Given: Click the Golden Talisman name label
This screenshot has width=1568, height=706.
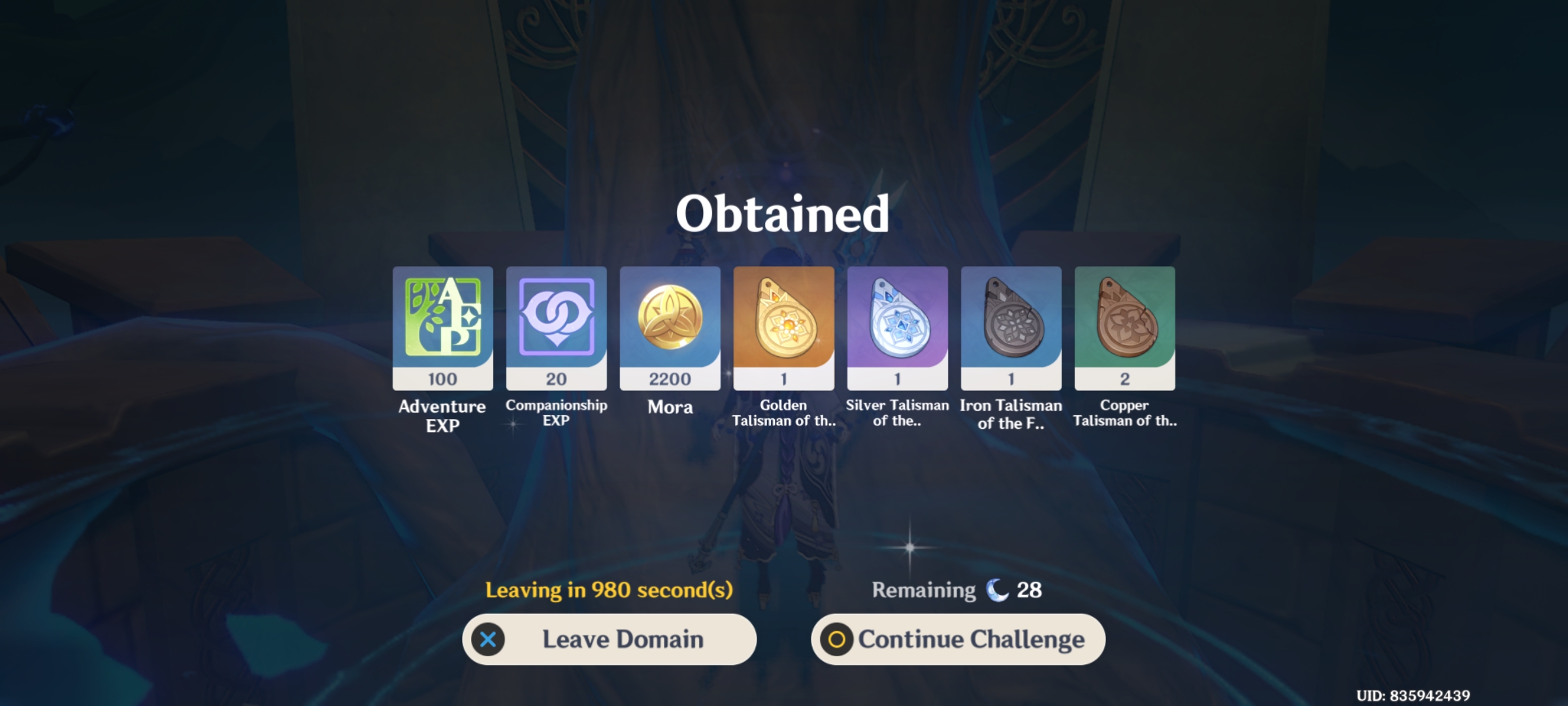Looking at the screenshot, I should click(784, 413).
